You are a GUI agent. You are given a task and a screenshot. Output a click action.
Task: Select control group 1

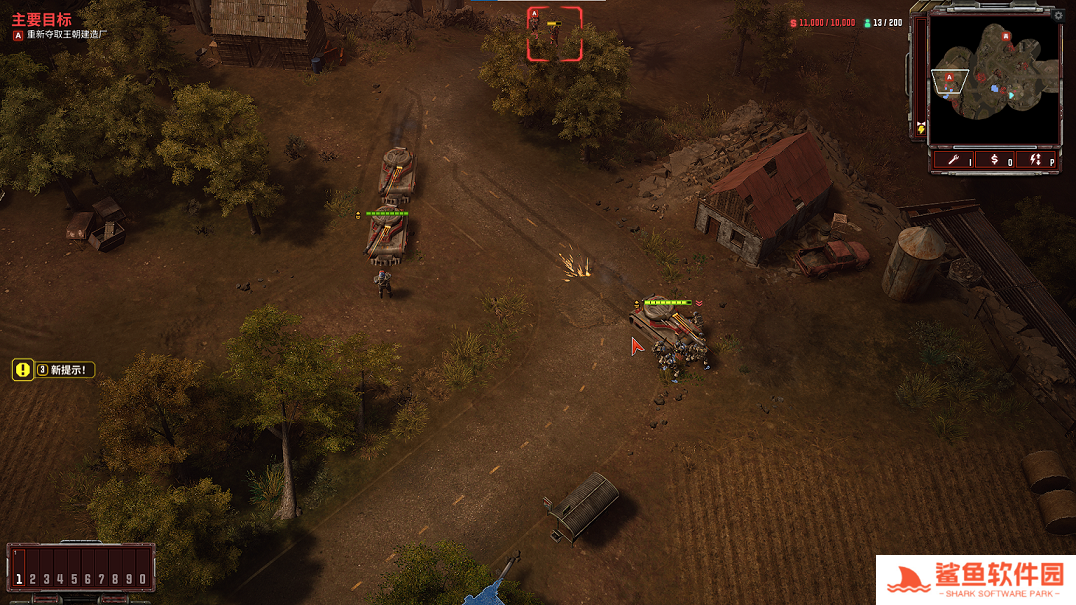coord(18,578)
